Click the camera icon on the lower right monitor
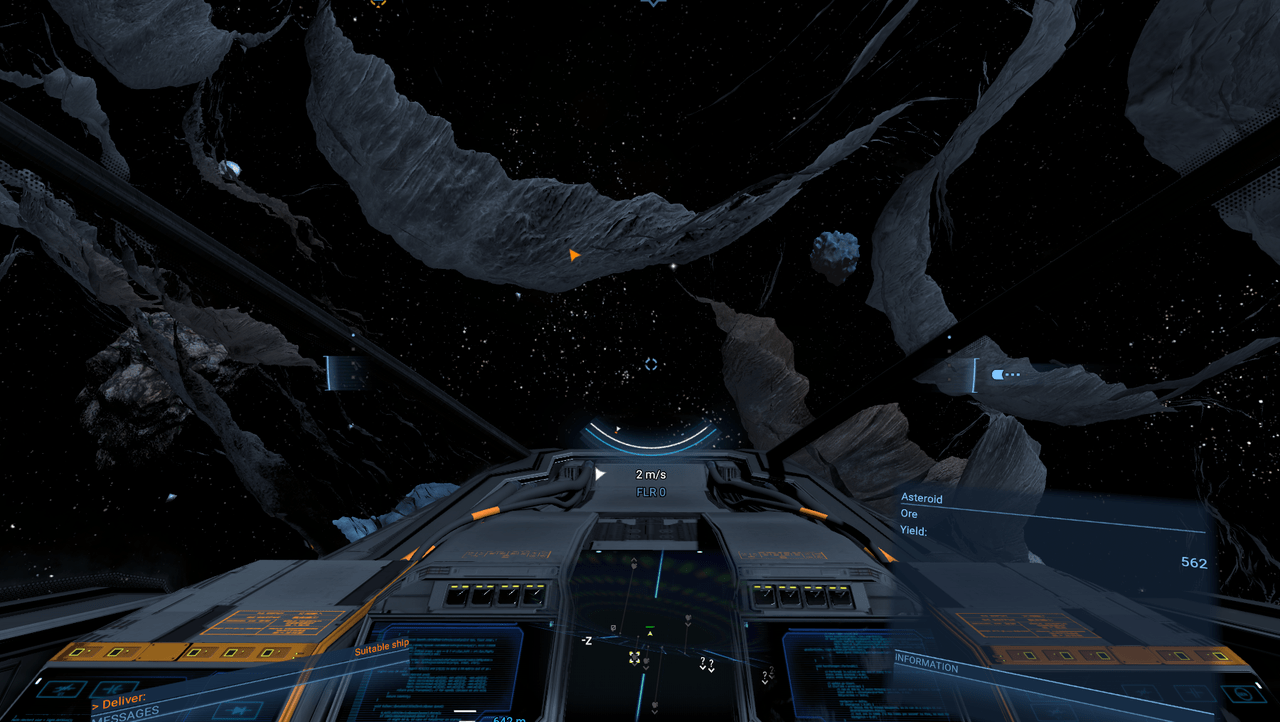 [1241, 693]
